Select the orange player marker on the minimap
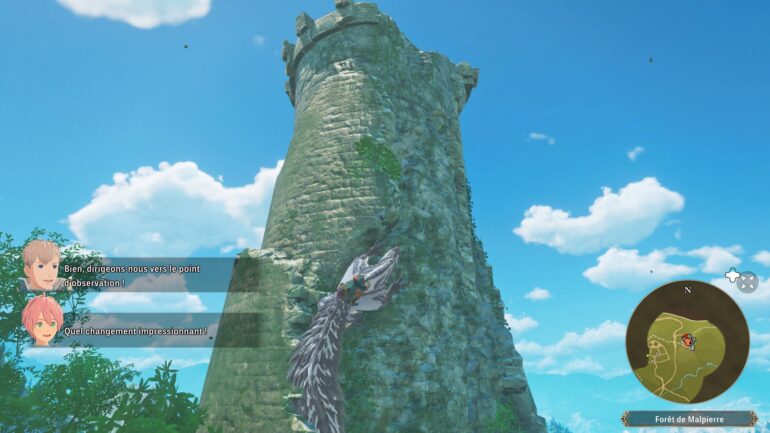This screenshot has height=433, width=770. [687, 341]
